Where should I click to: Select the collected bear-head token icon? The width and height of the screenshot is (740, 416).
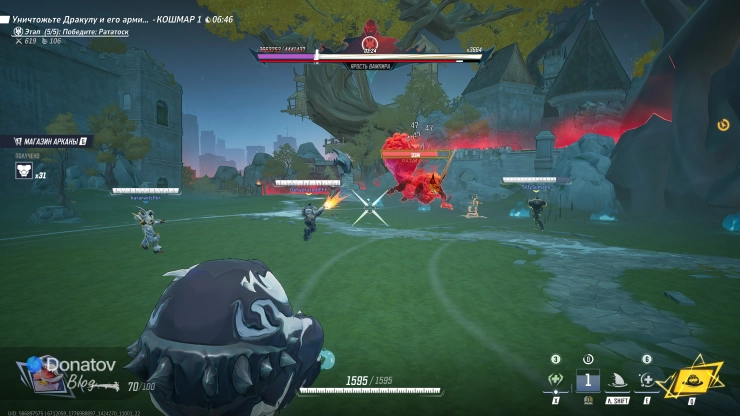pos(23,170)
